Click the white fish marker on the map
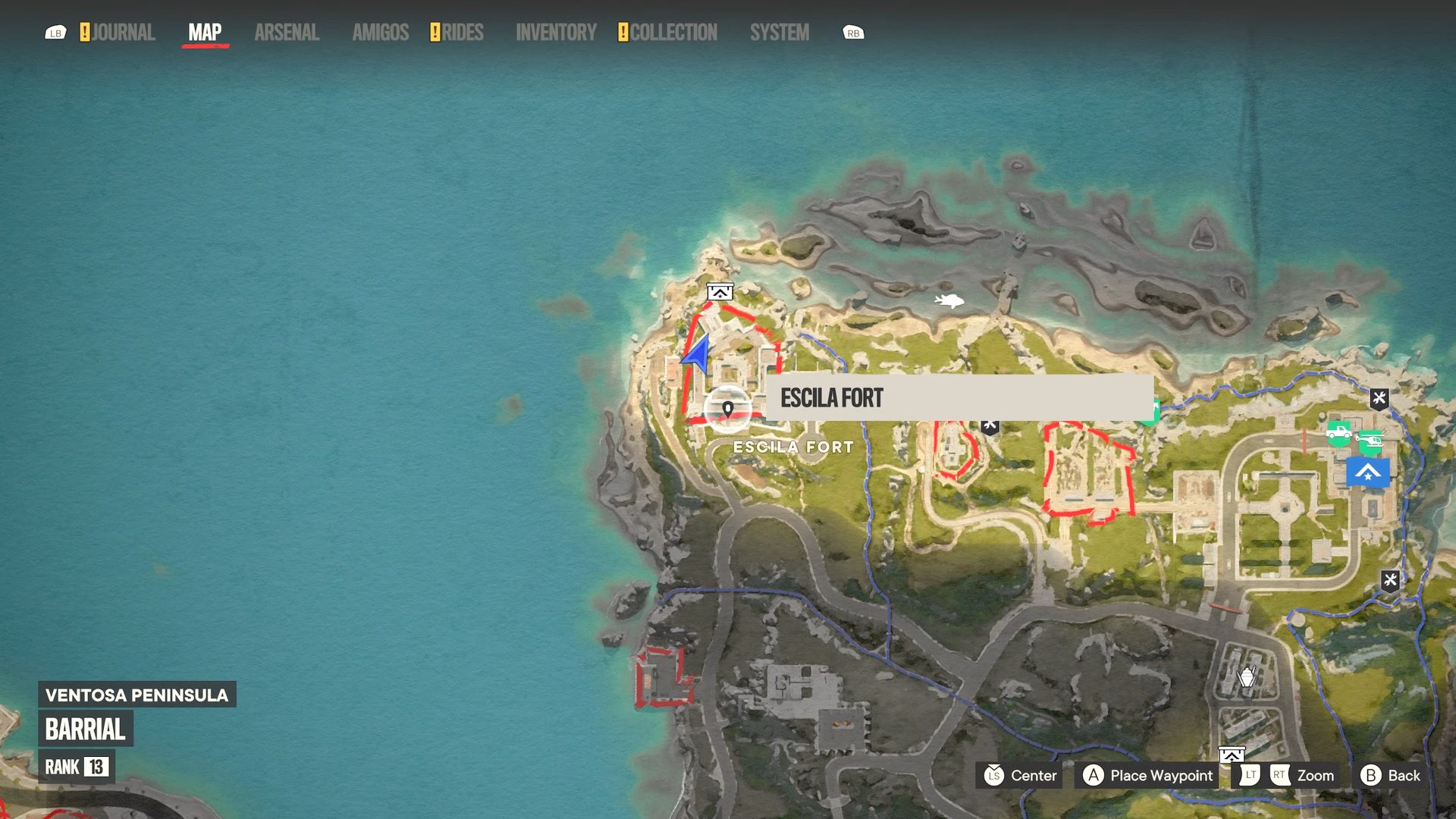Screen dimensions: 1456x819 (949, 301)
